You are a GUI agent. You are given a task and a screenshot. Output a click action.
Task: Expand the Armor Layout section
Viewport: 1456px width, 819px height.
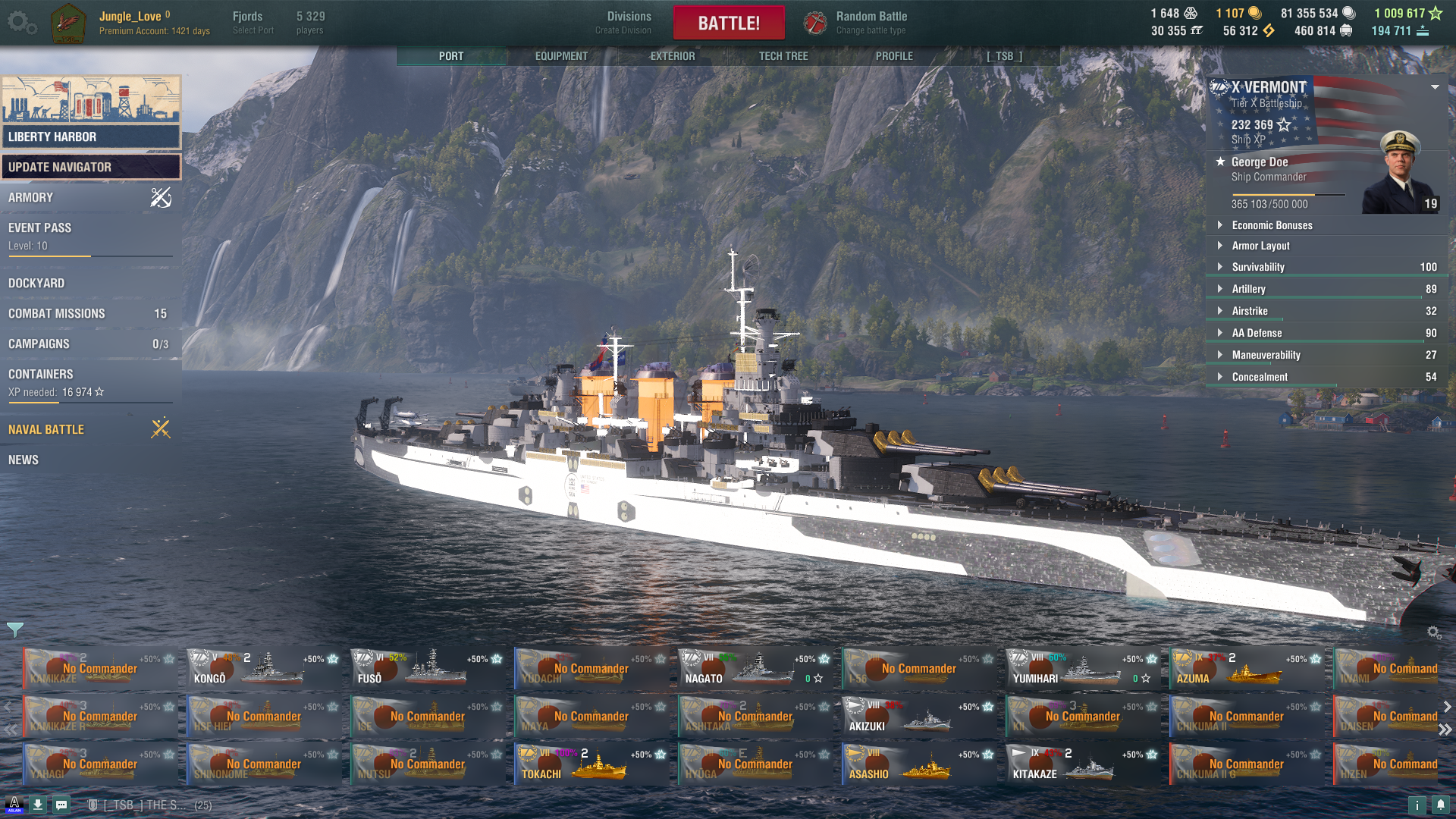(1260, 246)
